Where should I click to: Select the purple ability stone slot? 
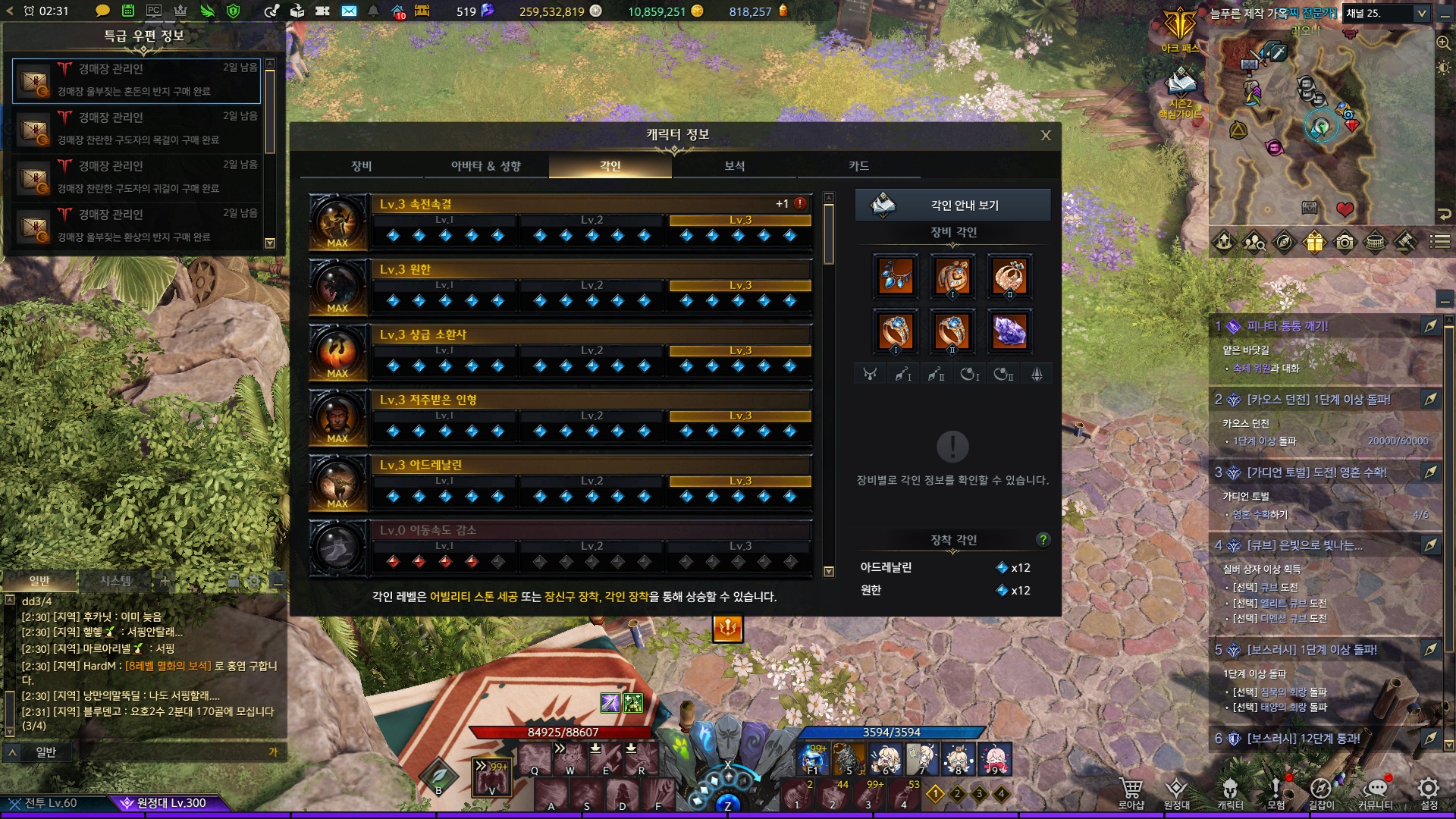tap(1009, 331)
